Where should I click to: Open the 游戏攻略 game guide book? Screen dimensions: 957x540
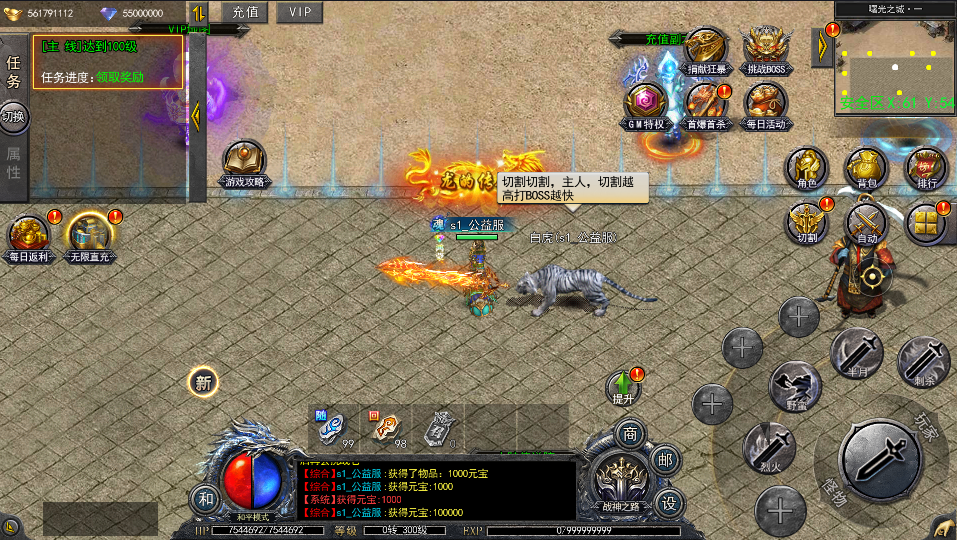[x=244, y=163]
